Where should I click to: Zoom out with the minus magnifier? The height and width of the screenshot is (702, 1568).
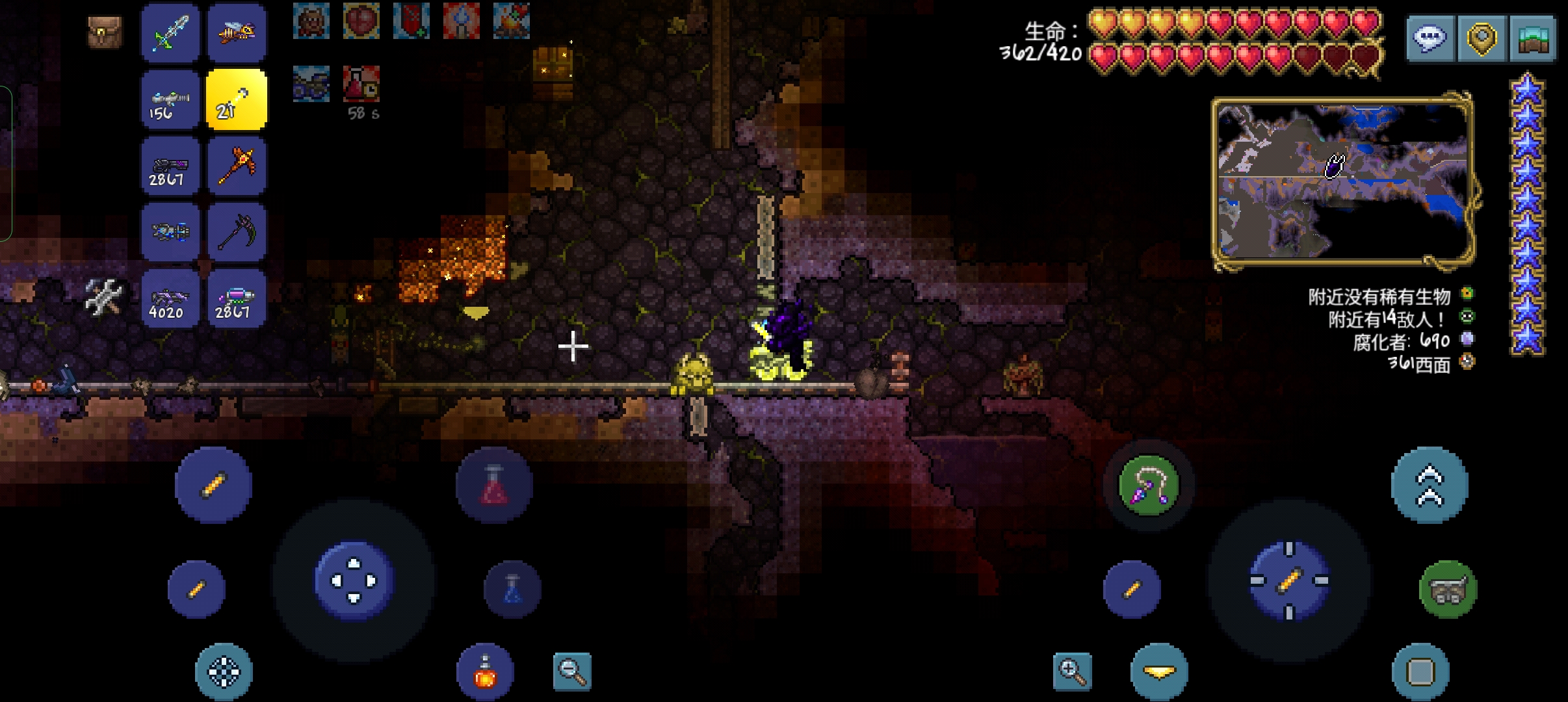tap(572, 671)
